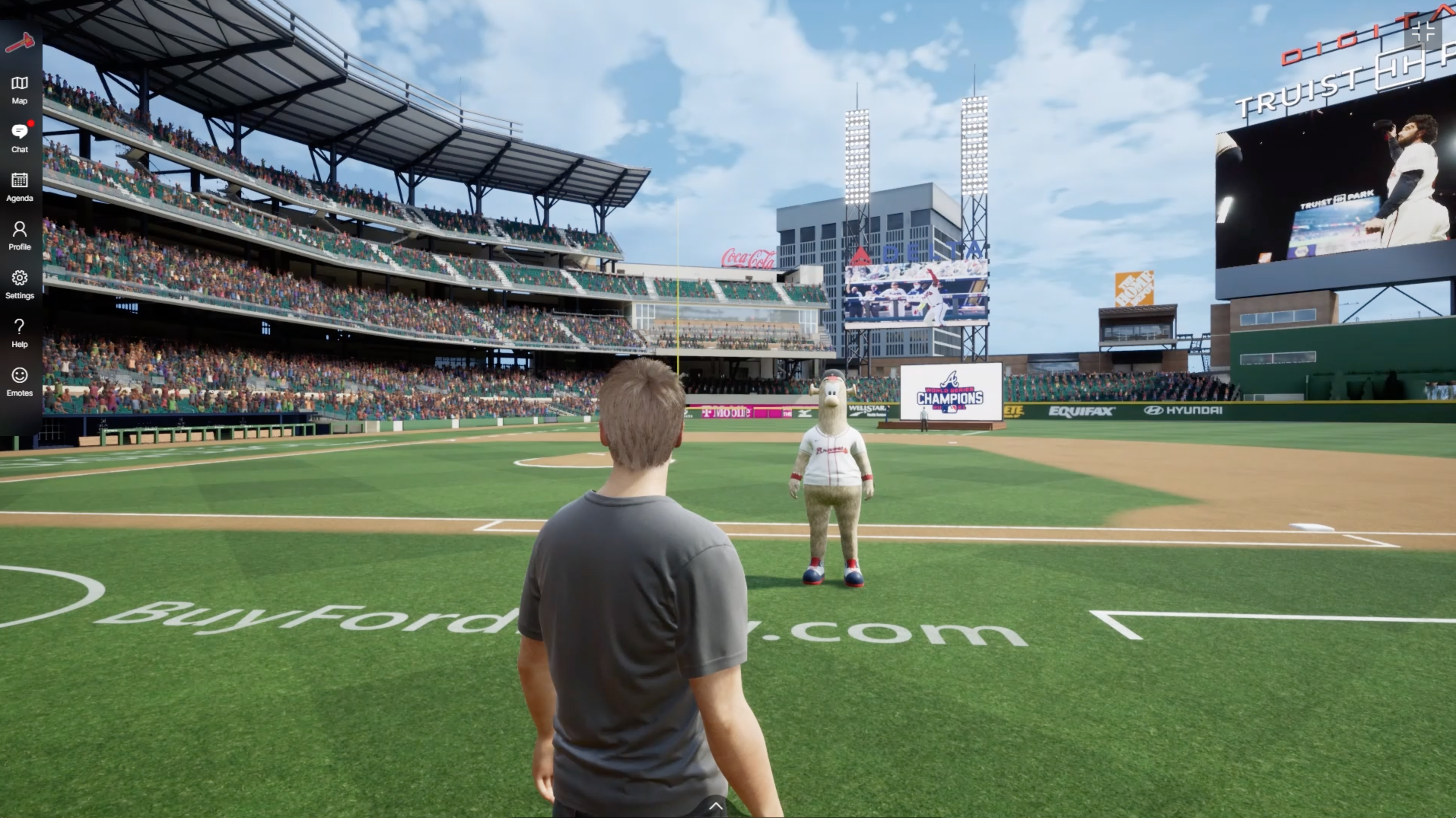View your Profile
The width and height of the screenshot is (1456, 818).
20,235
